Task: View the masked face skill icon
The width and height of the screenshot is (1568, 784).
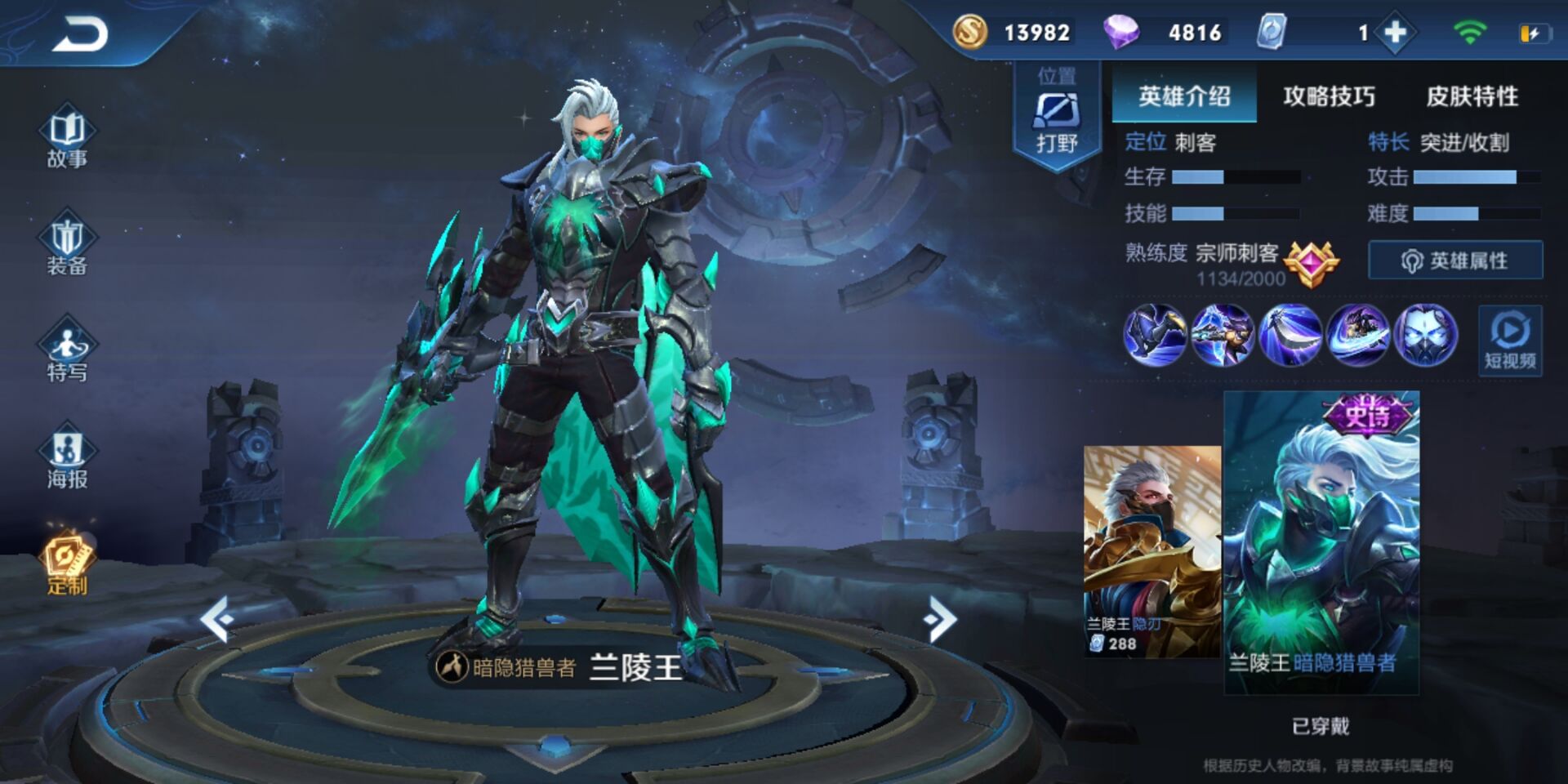Action: click(x=1425, y=335)
